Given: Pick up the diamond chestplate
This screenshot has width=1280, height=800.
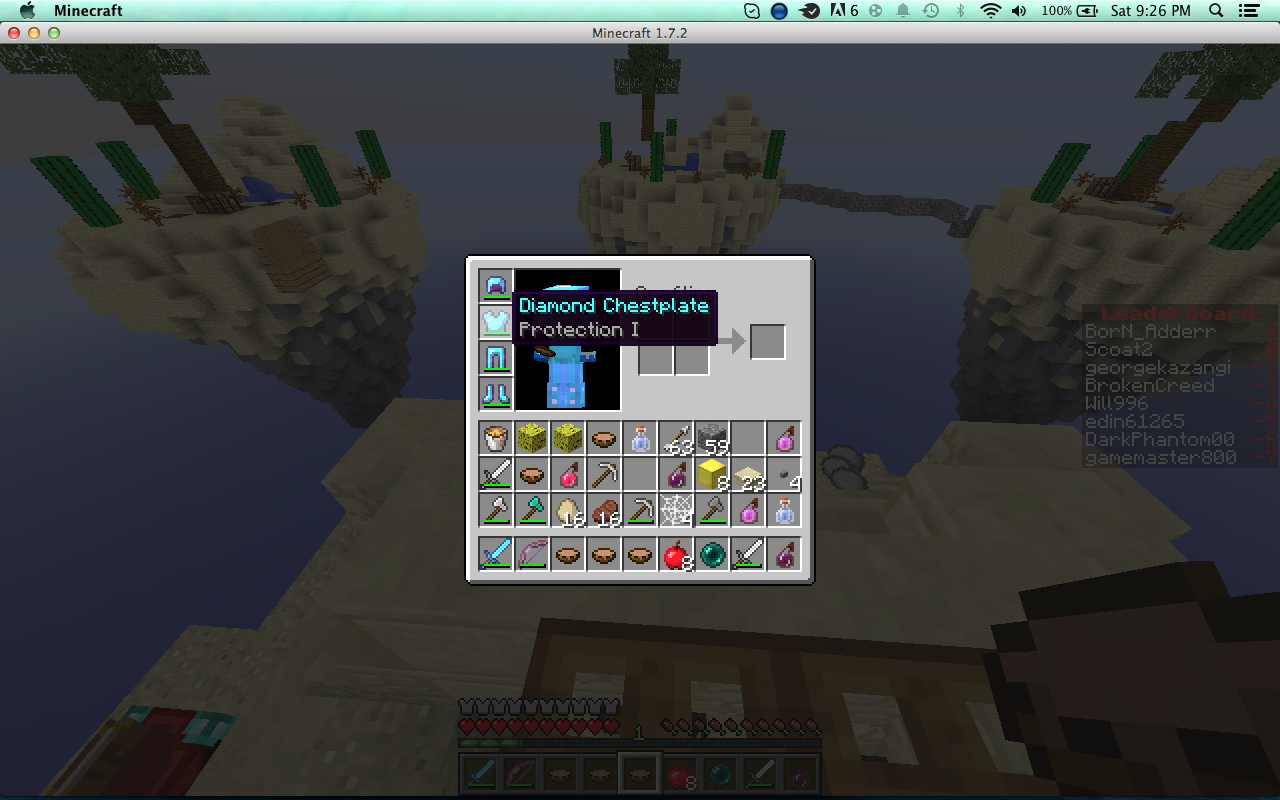Looking at the screenshot, I should 496,322.
